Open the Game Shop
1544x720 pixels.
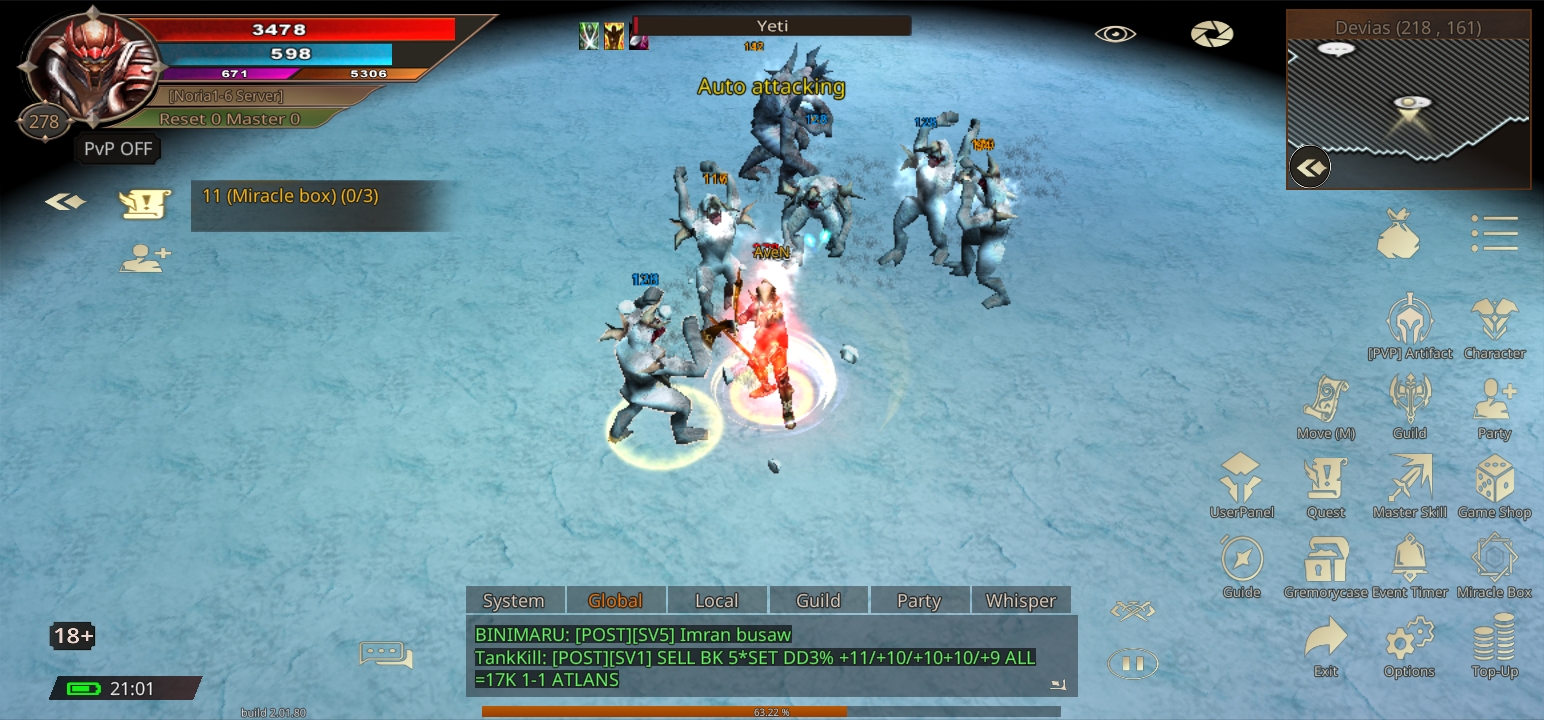point(1494,484)
